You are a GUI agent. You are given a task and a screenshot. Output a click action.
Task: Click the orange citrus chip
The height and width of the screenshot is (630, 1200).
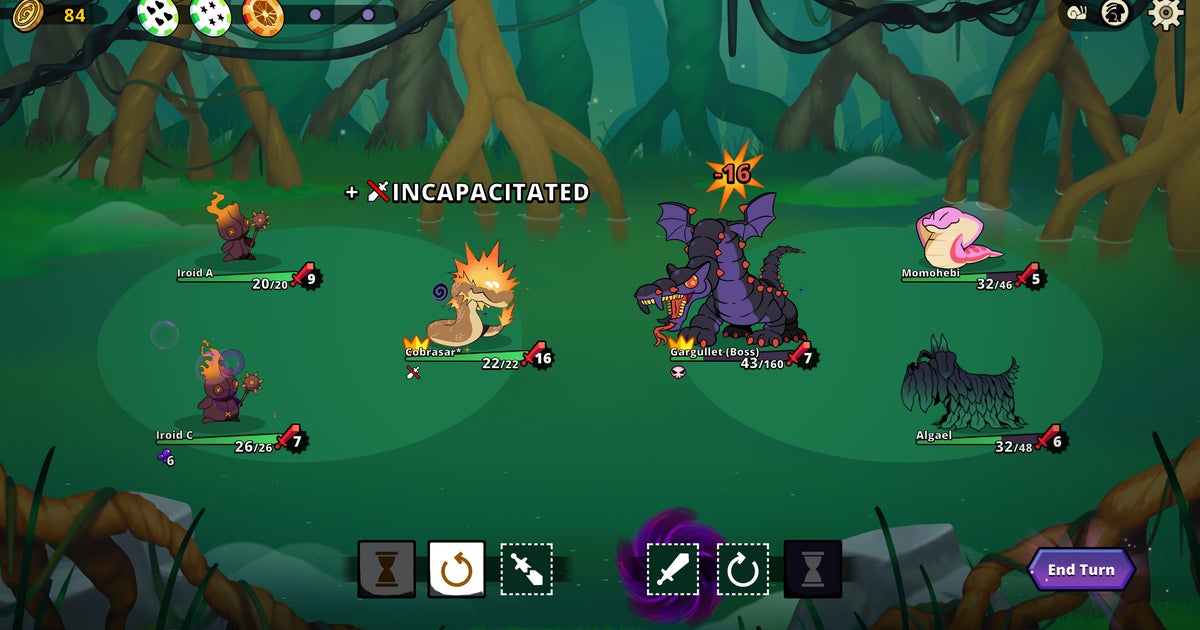pos(263,15)
